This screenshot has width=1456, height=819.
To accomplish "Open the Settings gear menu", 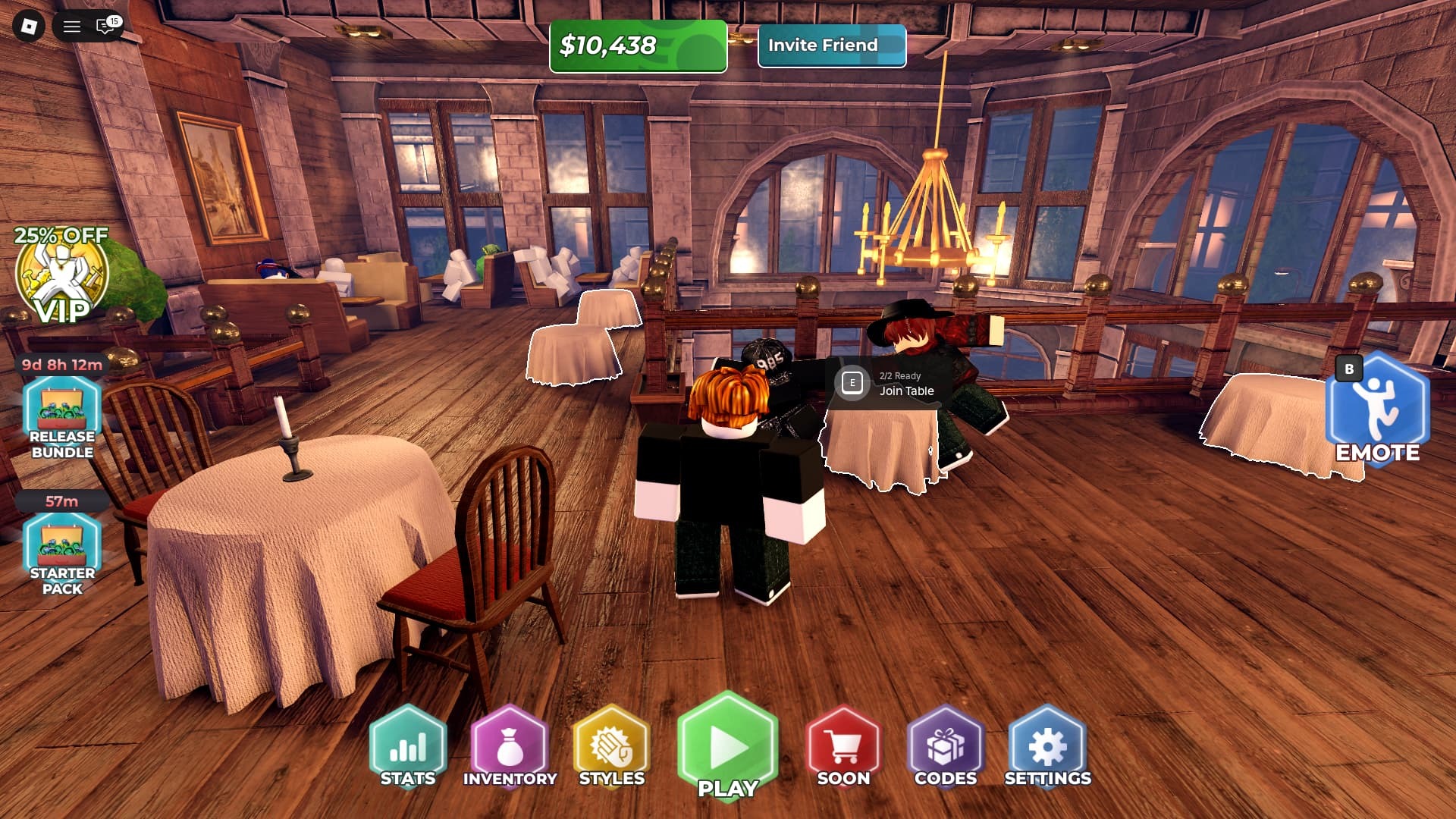I will 1047,747.
